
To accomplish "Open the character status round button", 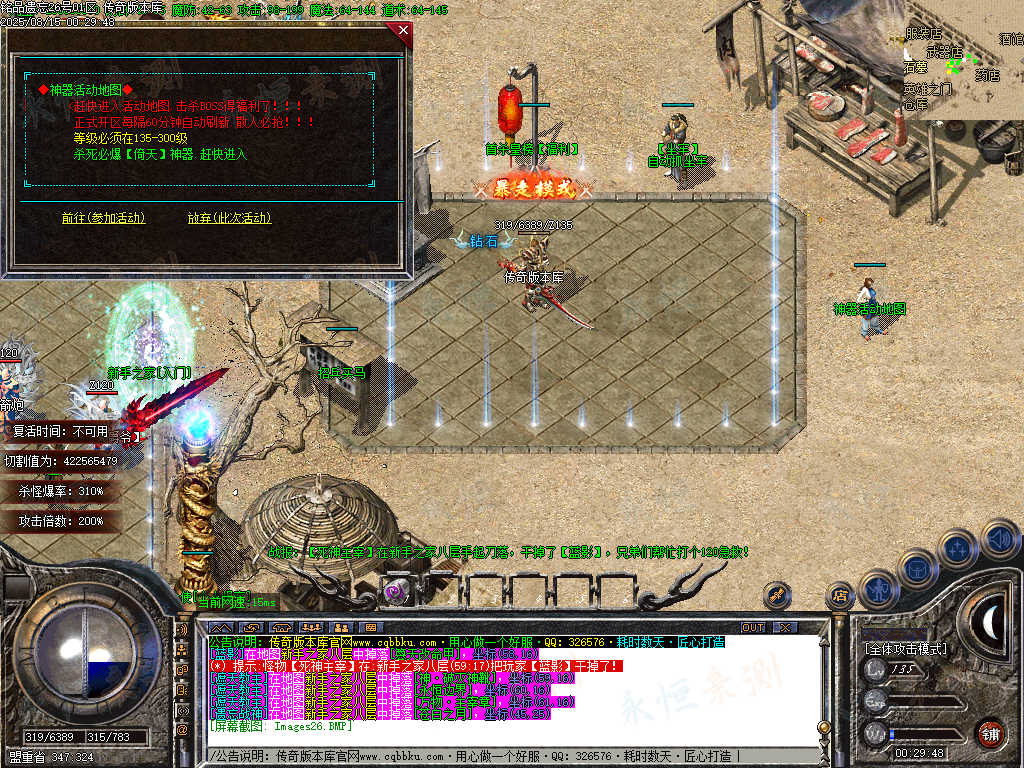I will [878, 589].
